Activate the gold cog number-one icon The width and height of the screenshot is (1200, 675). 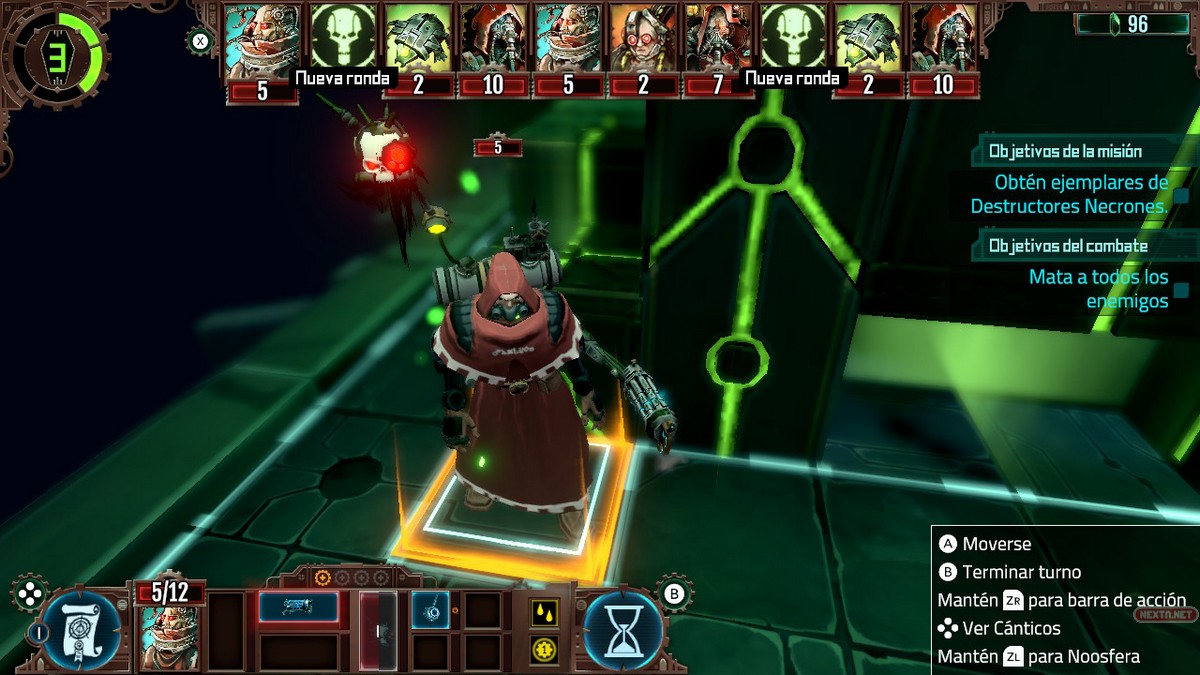coord(545,651)
